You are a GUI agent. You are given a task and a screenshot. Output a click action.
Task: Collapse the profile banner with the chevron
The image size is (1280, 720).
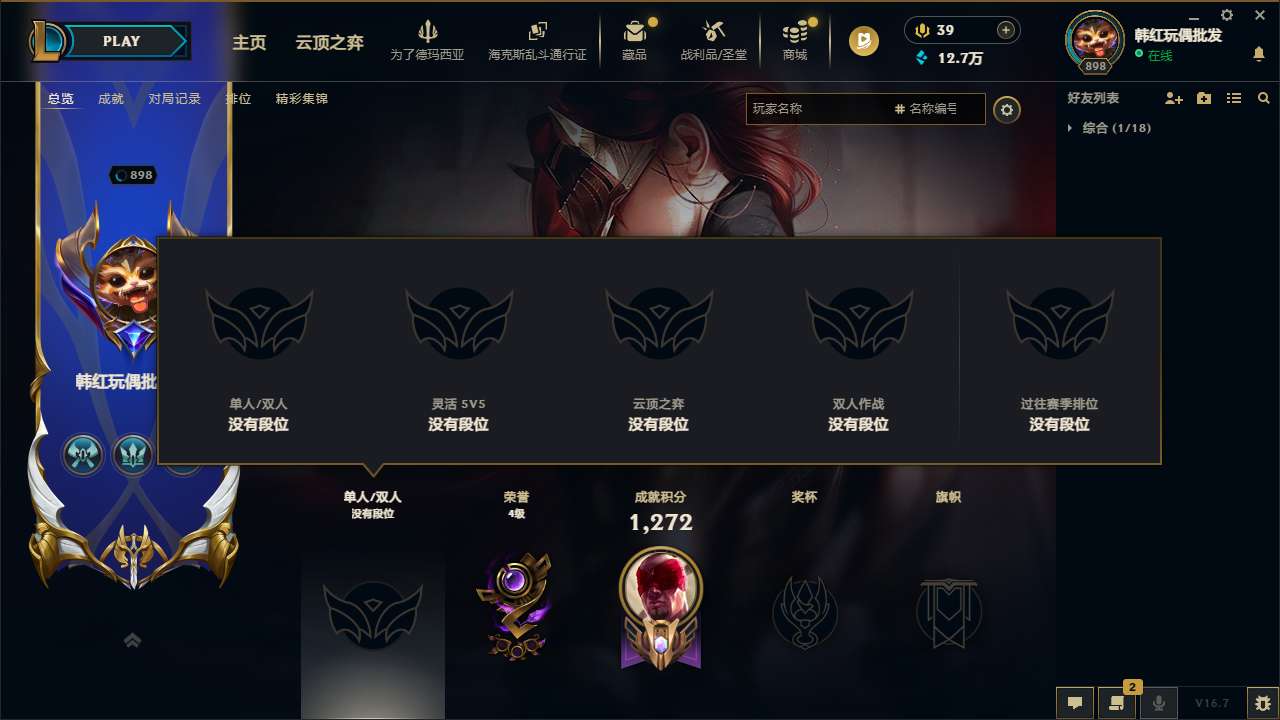point(133,639)
